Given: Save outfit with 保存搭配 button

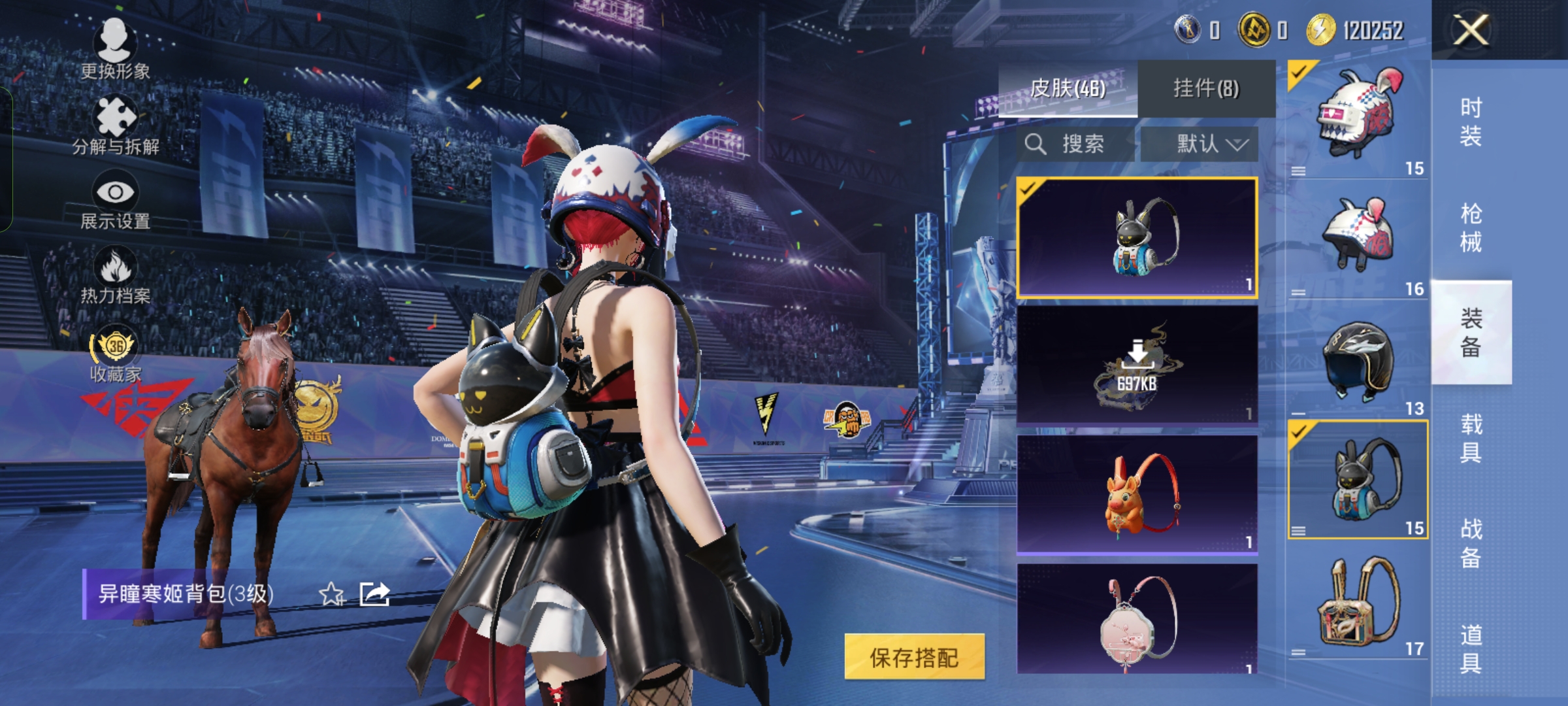Looking at the screenshot, I should point(914,657).
